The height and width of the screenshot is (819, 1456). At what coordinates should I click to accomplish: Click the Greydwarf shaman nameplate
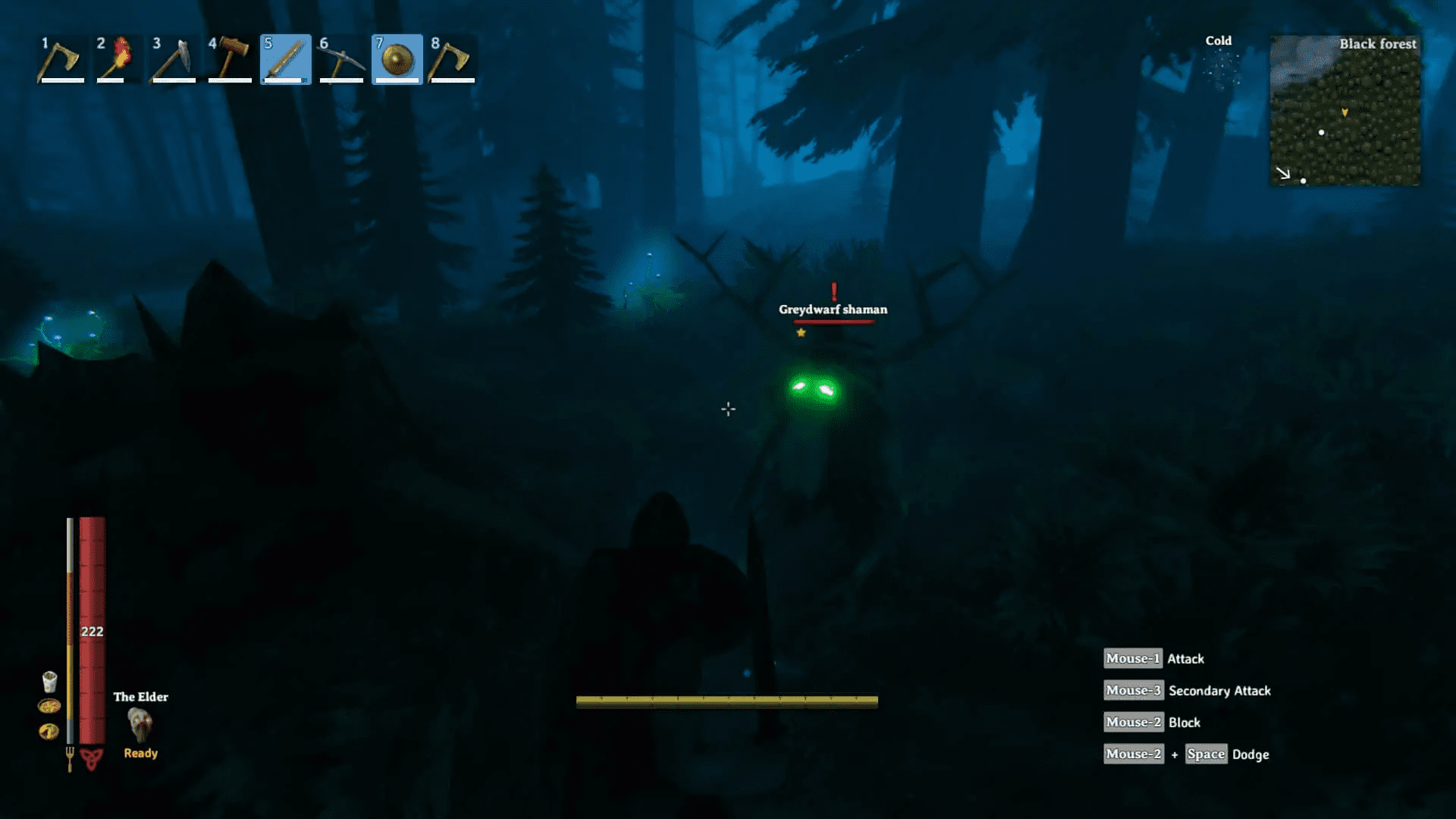point(833,309)
